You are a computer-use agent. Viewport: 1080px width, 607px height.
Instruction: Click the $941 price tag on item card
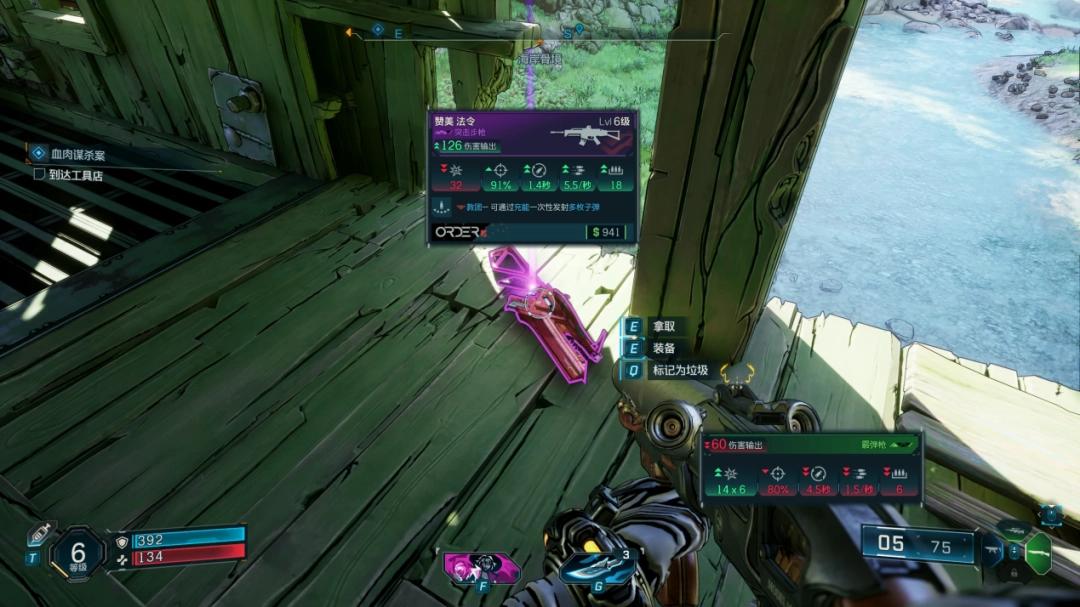tap(606, 232)
